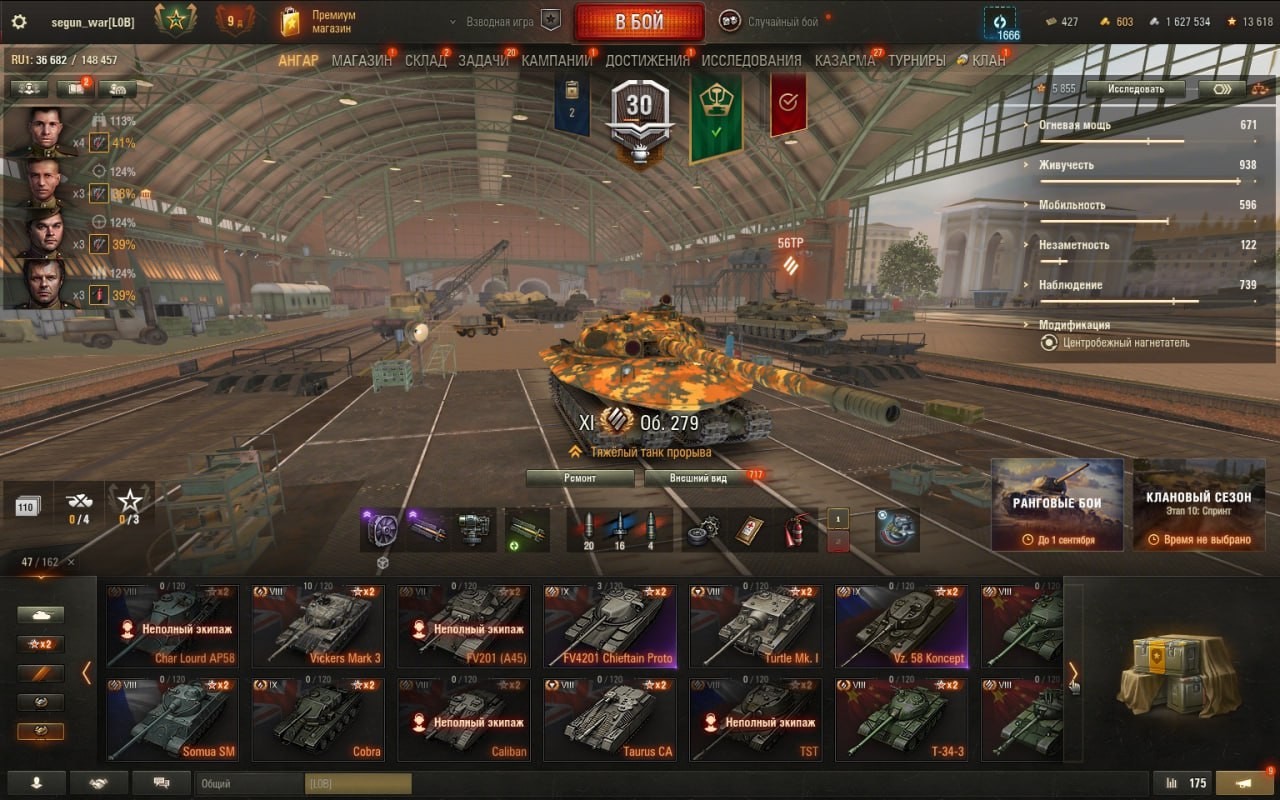Open the Ранговые бои banner
This screenshot has width=1280, height=800.
(1057, 504)
